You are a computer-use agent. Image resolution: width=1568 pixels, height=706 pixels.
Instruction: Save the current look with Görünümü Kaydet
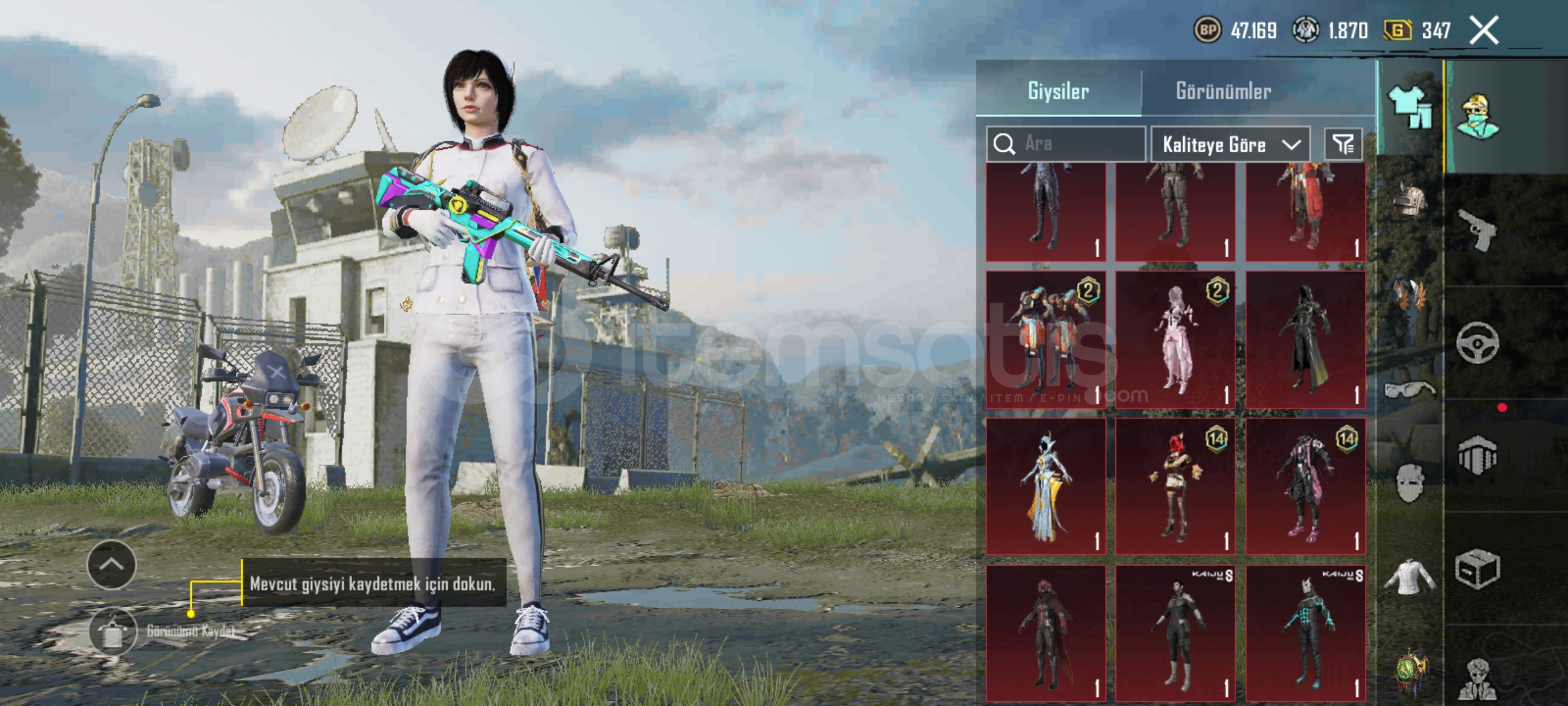(x=114, y=631)
